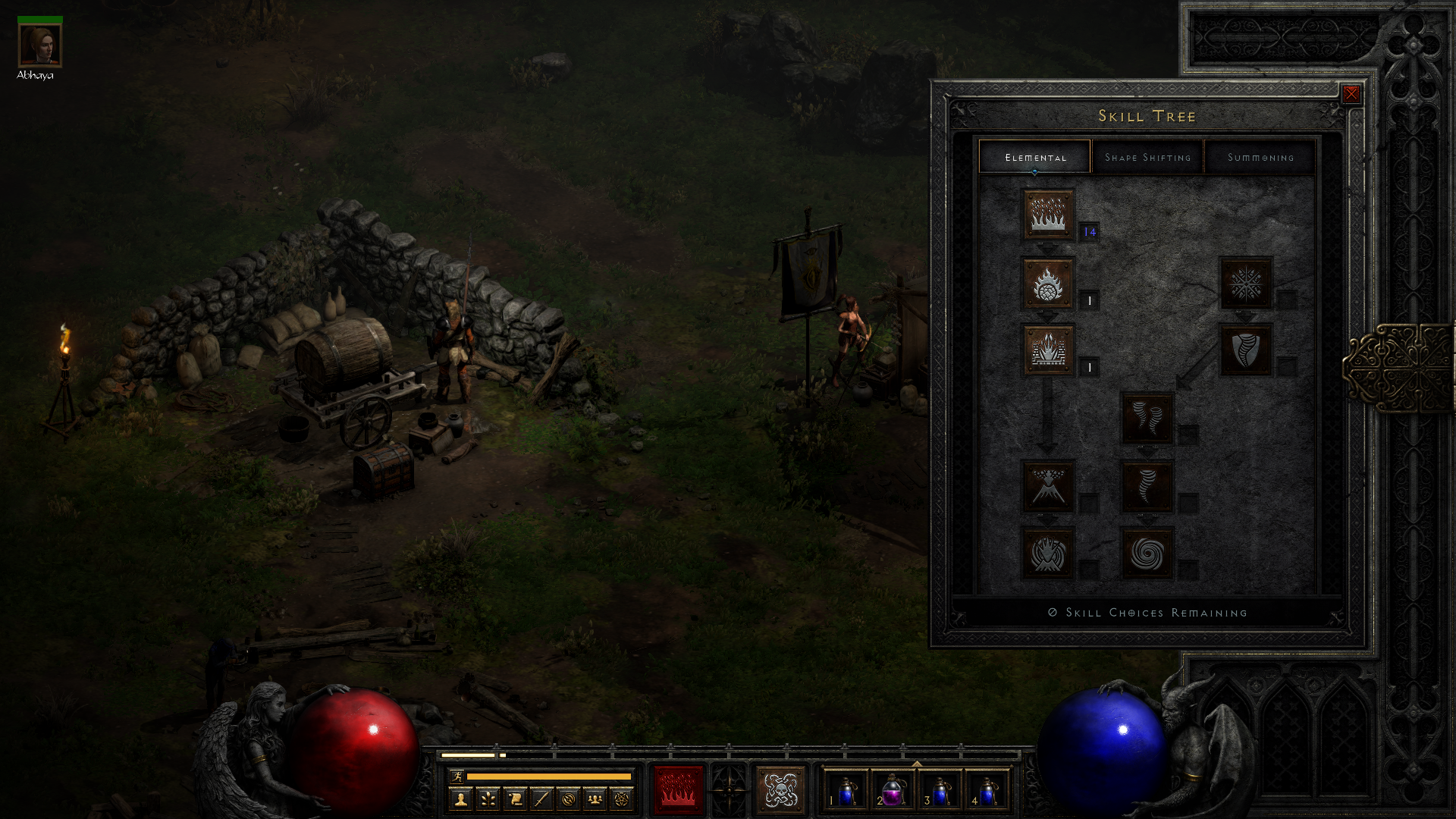Click the Twister double-funnel skill
The height and width of the screenshot is (819, 1456).
(x=1147, y=418)
